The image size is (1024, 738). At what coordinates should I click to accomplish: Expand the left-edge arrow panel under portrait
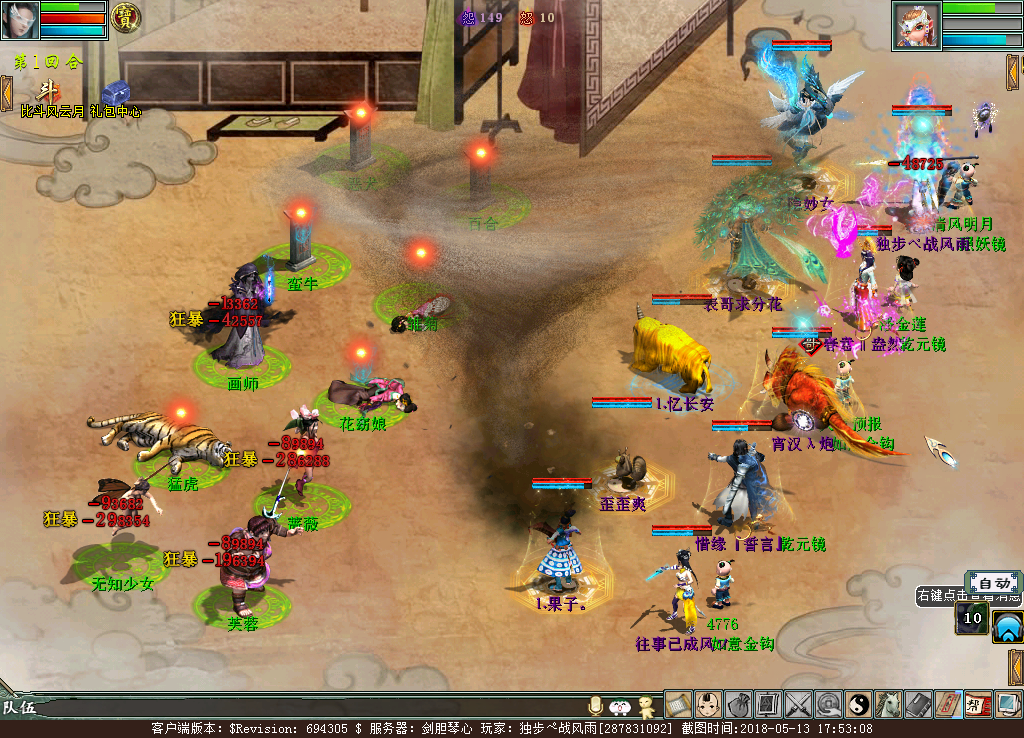6,92
